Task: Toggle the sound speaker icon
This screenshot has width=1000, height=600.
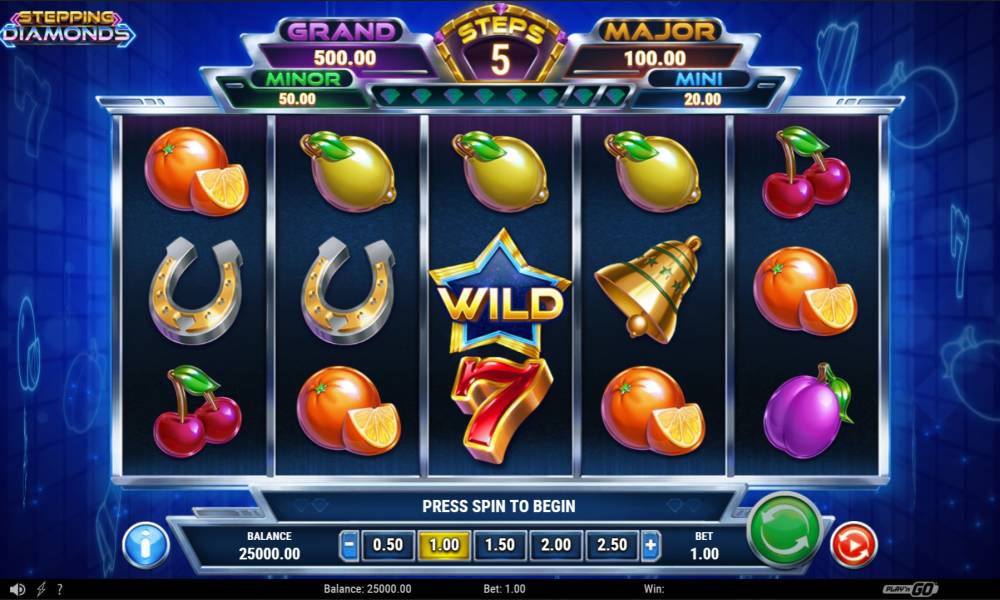Action: coord(17,590)
